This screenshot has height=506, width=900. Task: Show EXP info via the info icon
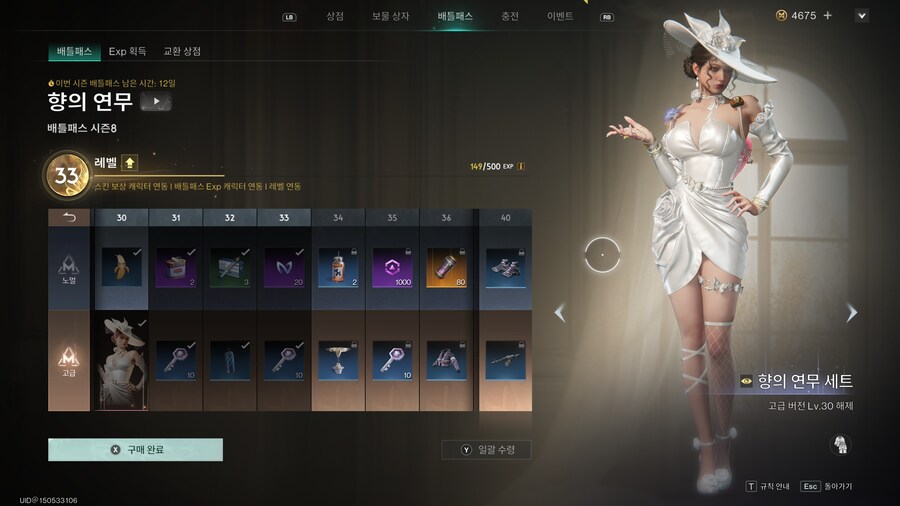point(521,166)
